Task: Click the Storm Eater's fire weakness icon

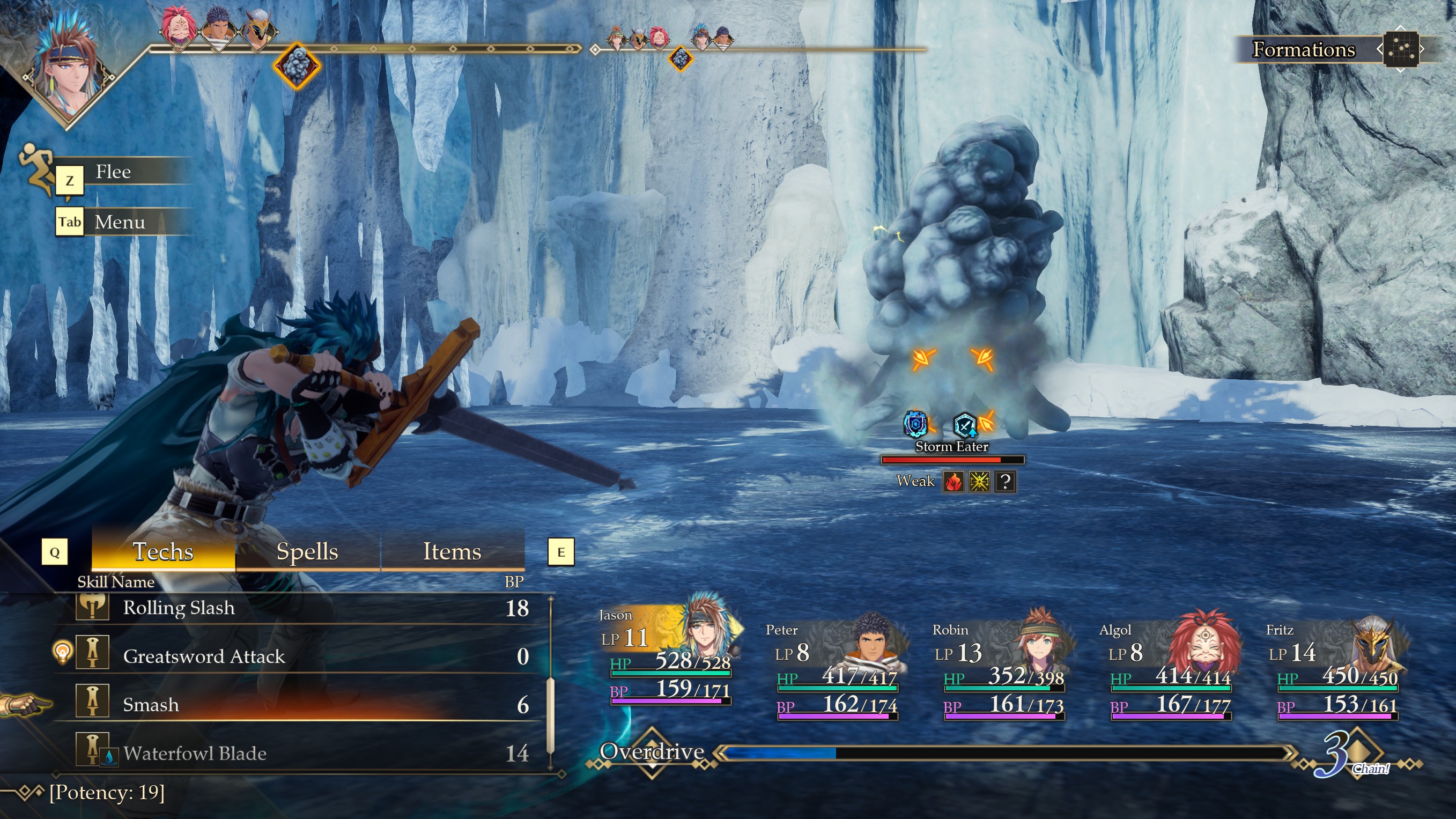Action: (953, 482)
